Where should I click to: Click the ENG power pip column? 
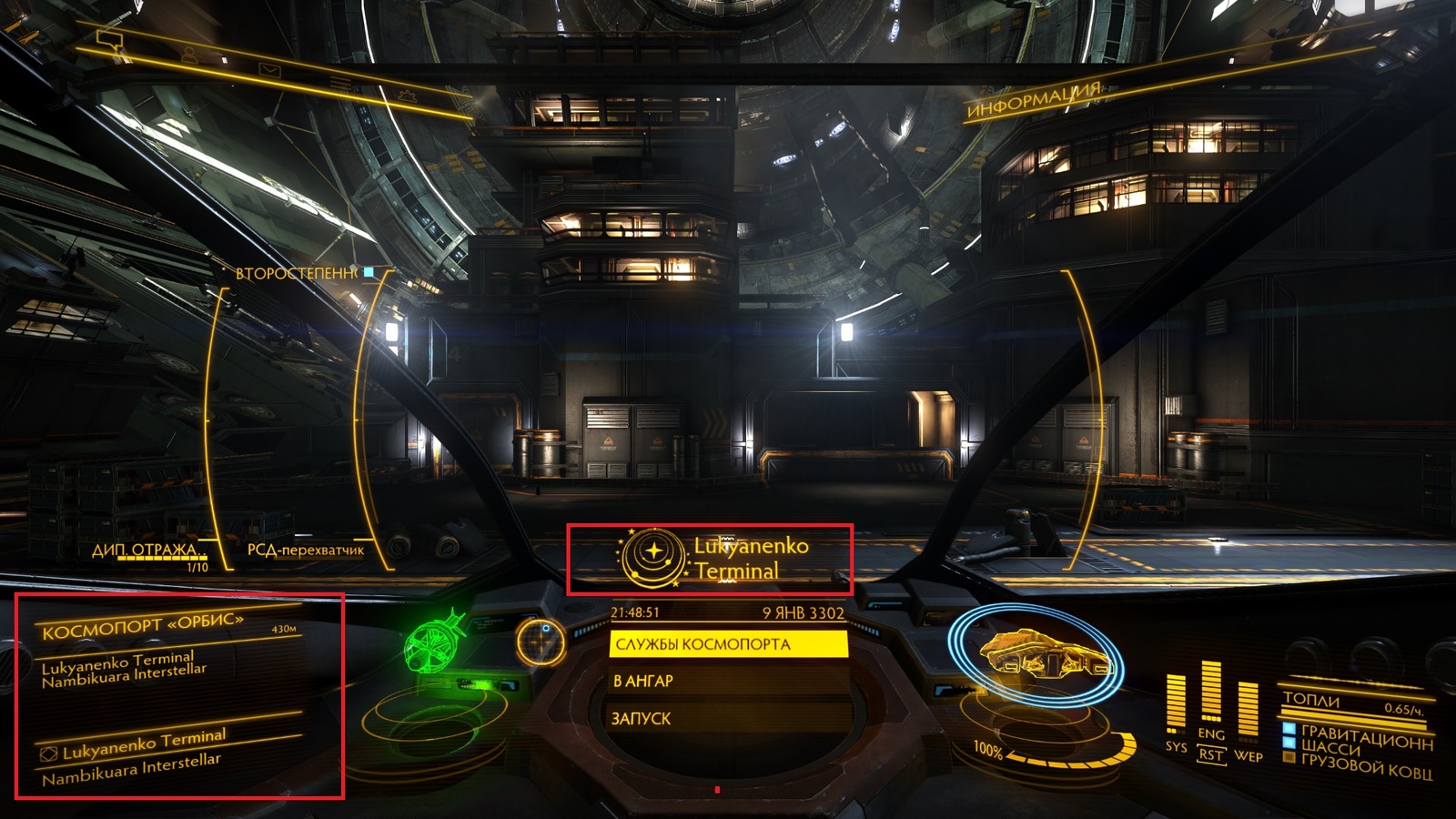[x=1211, y=692]
